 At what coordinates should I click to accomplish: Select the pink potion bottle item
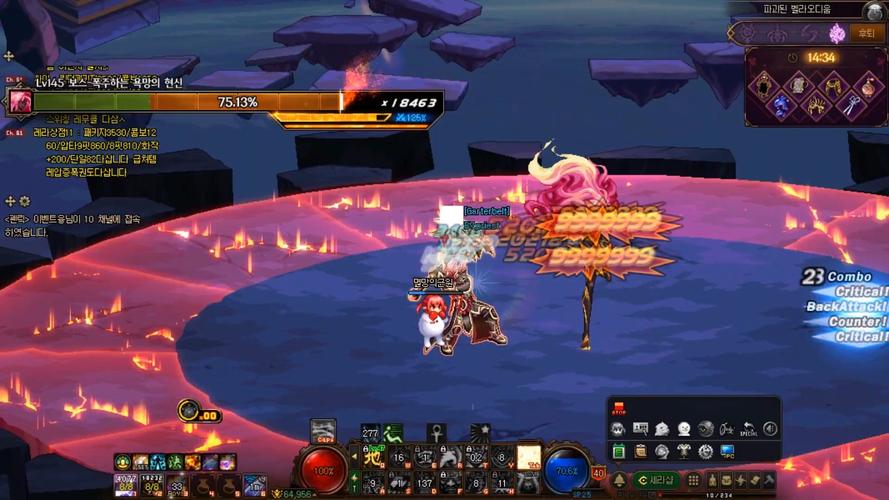tap(868, 84)
